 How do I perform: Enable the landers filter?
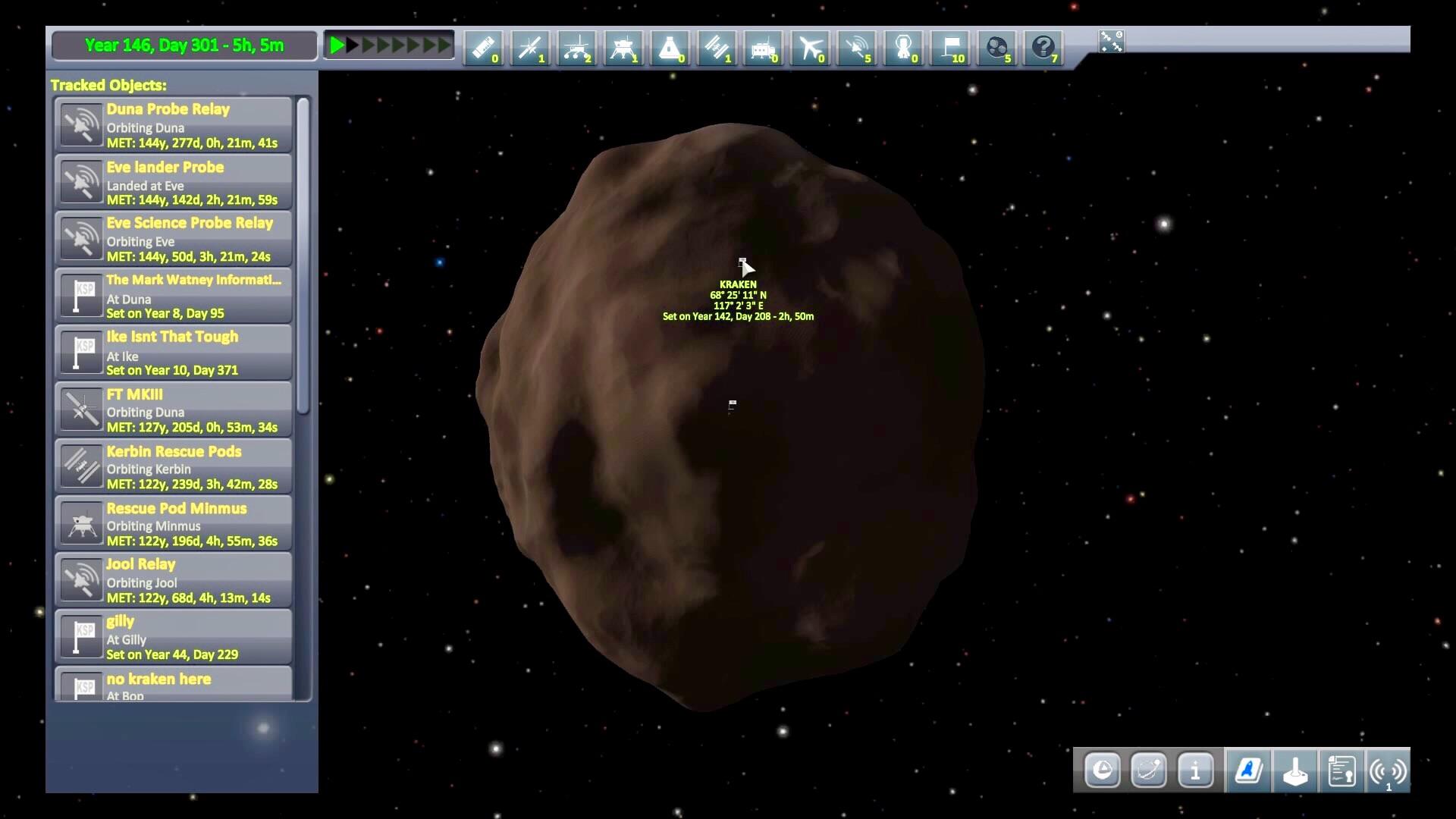(624, 48)
